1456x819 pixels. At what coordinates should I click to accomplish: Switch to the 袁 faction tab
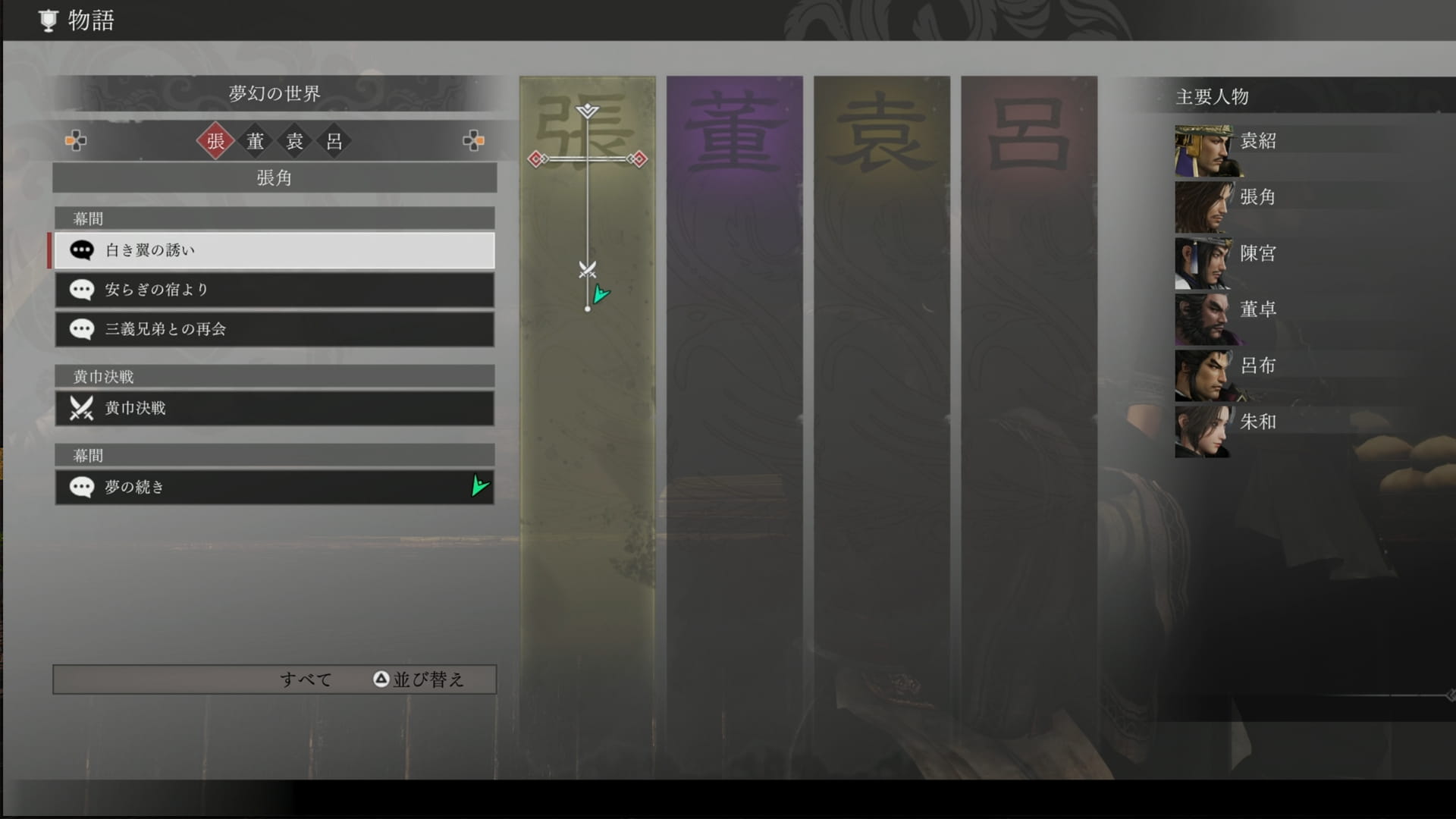[295, 141]
